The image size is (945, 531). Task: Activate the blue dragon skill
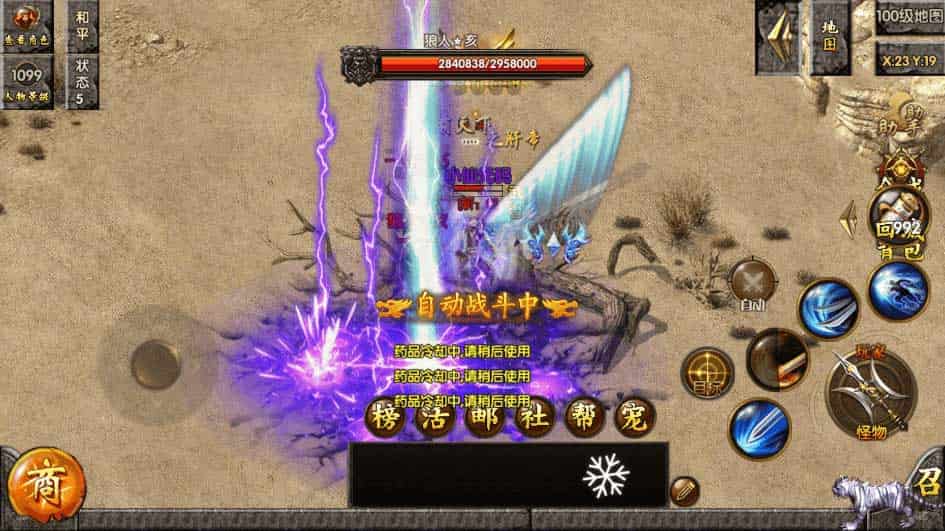896,288
